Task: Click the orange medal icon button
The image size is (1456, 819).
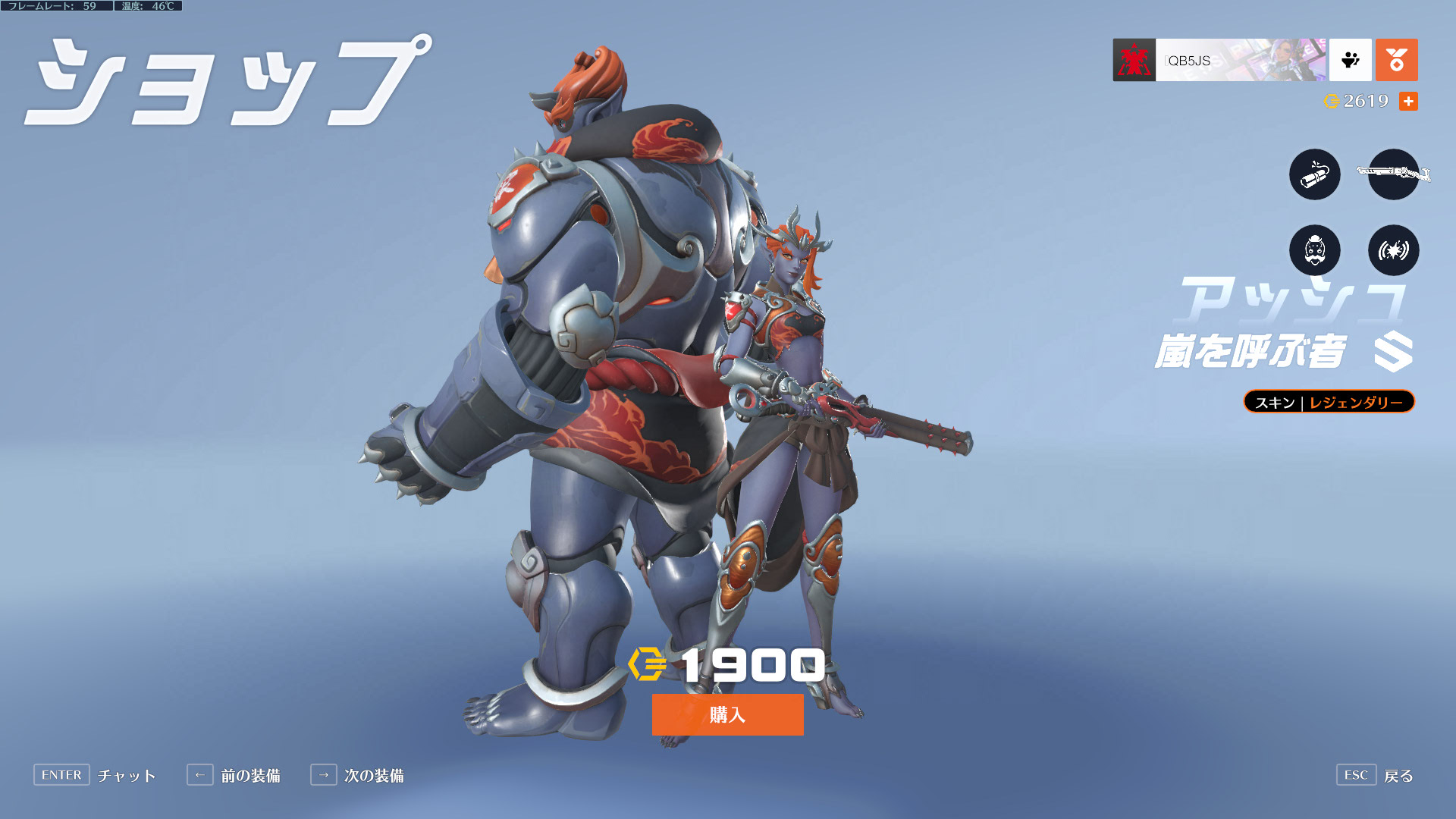Action: pyautogui.click(x=1396, y=60)
